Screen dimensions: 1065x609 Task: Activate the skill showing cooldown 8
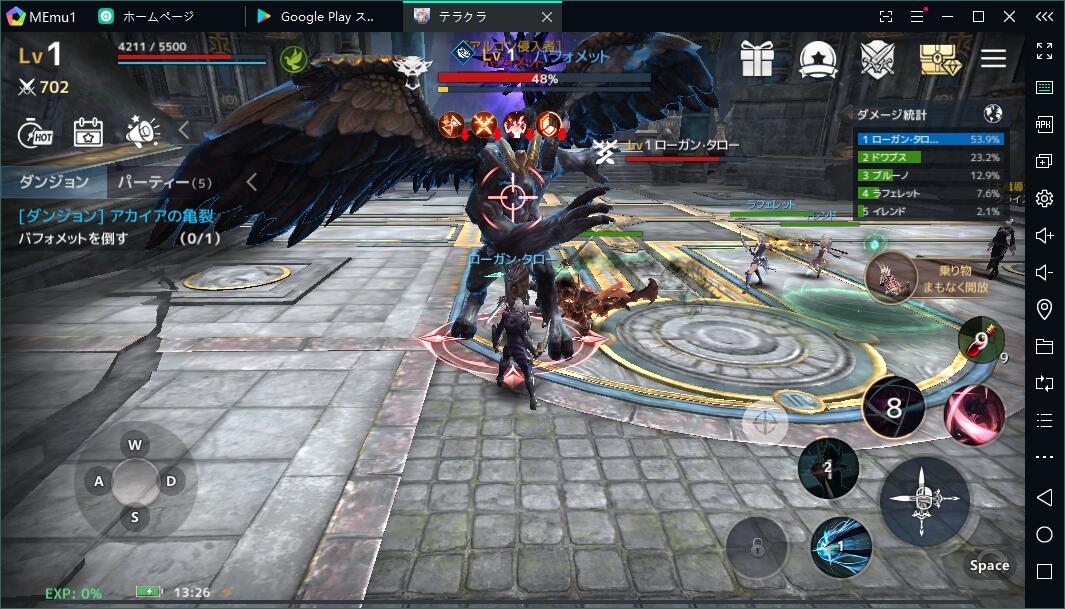[x=893, y=407]
